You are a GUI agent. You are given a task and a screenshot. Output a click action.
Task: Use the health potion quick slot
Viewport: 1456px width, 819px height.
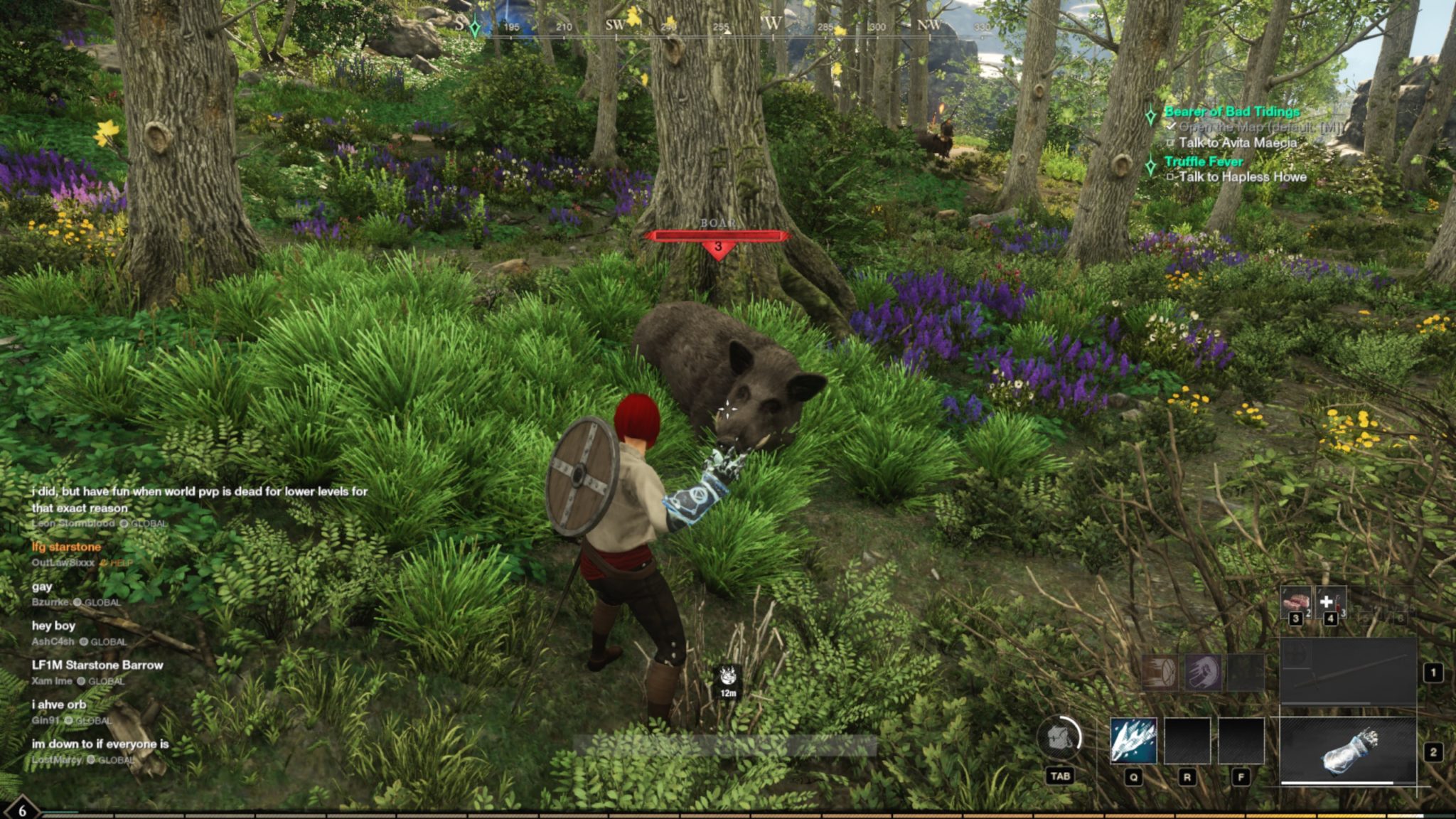click(x=1329, y=601)
